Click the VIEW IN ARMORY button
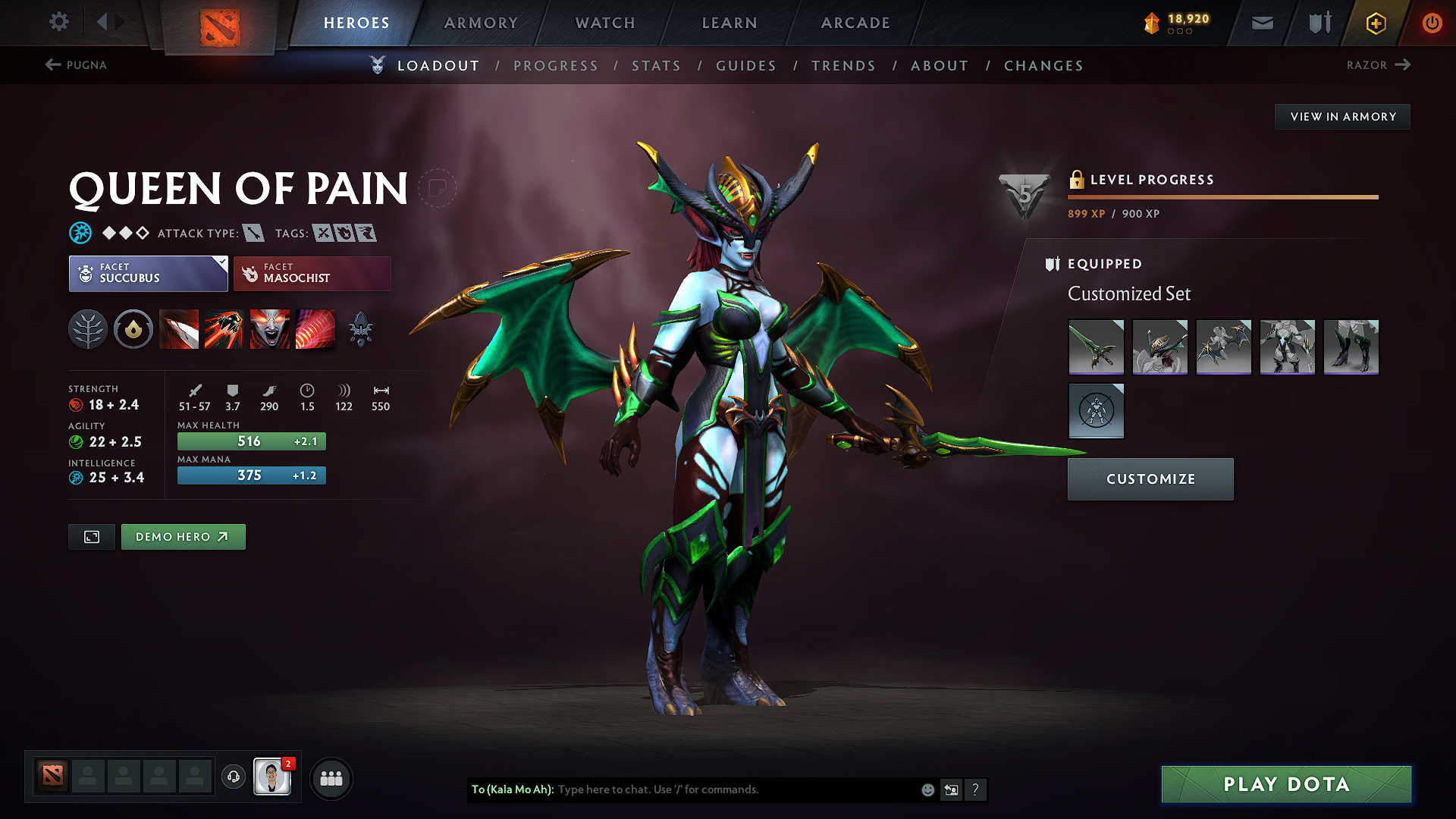This screenshot has height=819, width=1456. click(1342, 116)
